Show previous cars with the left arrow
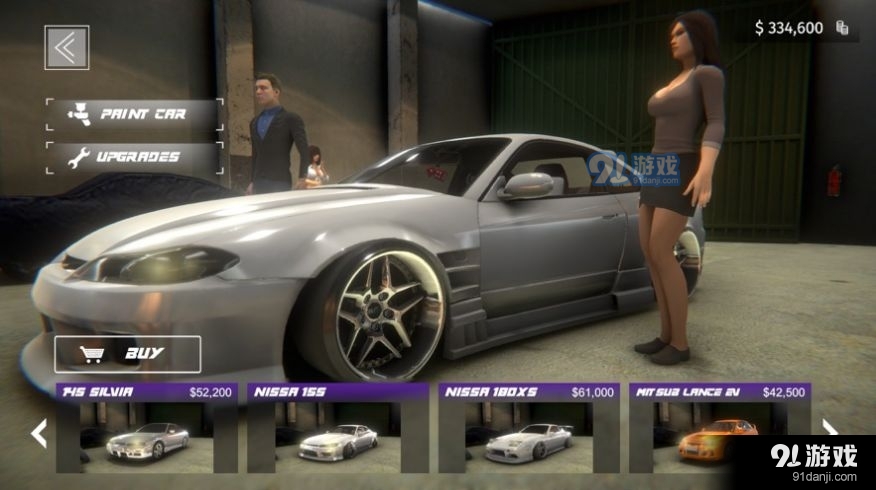The image size is (876, 490). [x=39, y=432]
